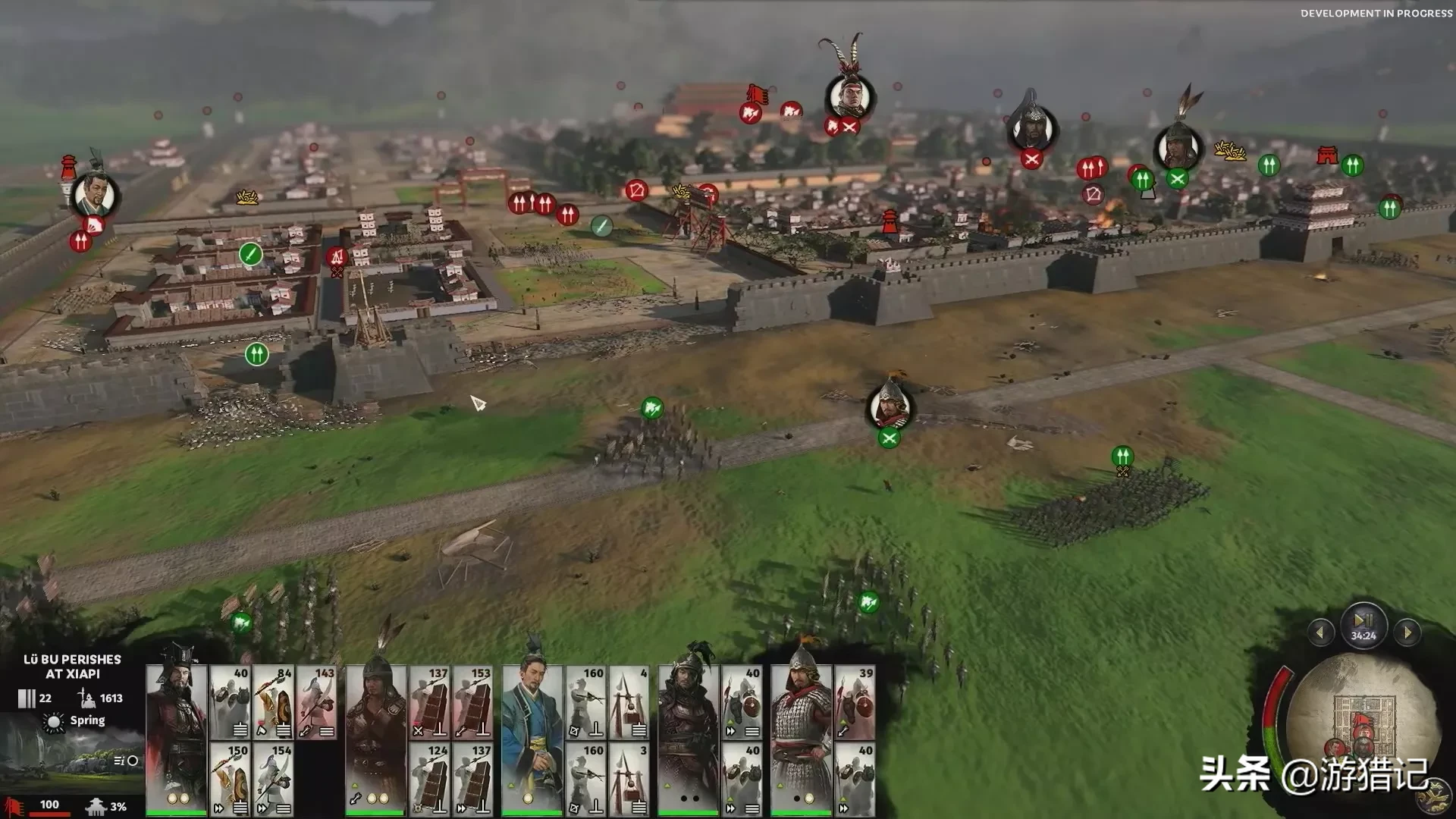Select the scale-armored general with red scarf

(x=801, y=739)
